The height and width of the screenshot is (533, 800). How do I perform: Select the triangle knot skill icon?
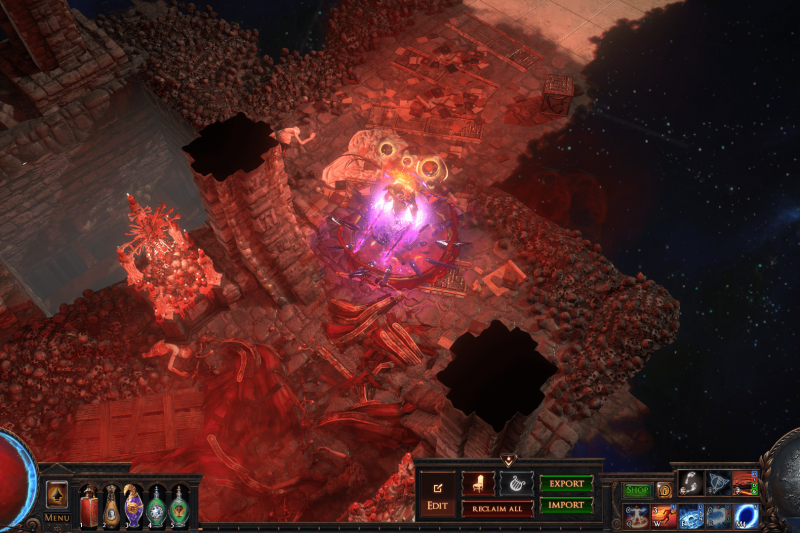[x=718, y=483]
